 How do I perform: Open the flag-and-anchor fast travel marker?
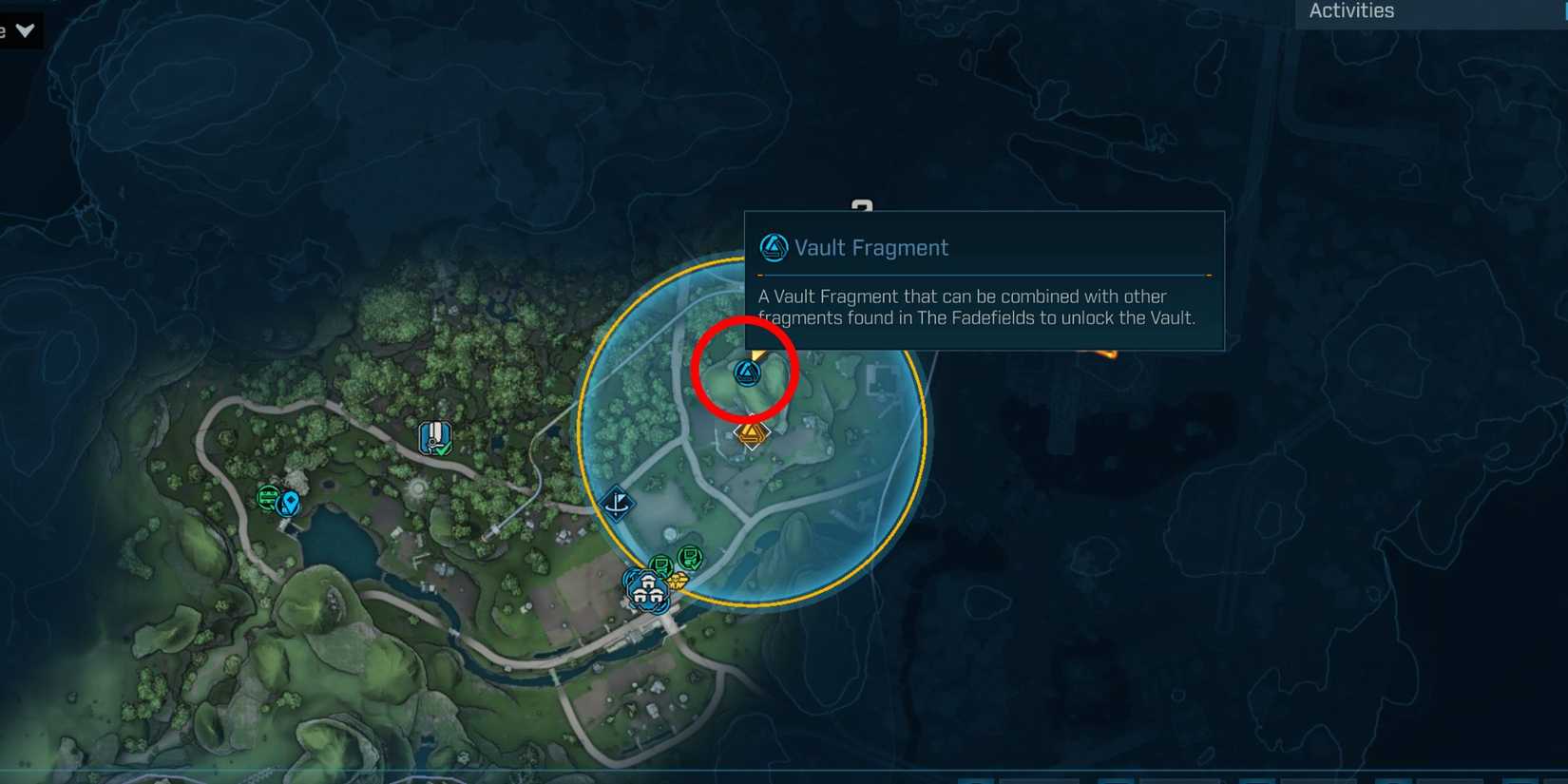(616, 504)
